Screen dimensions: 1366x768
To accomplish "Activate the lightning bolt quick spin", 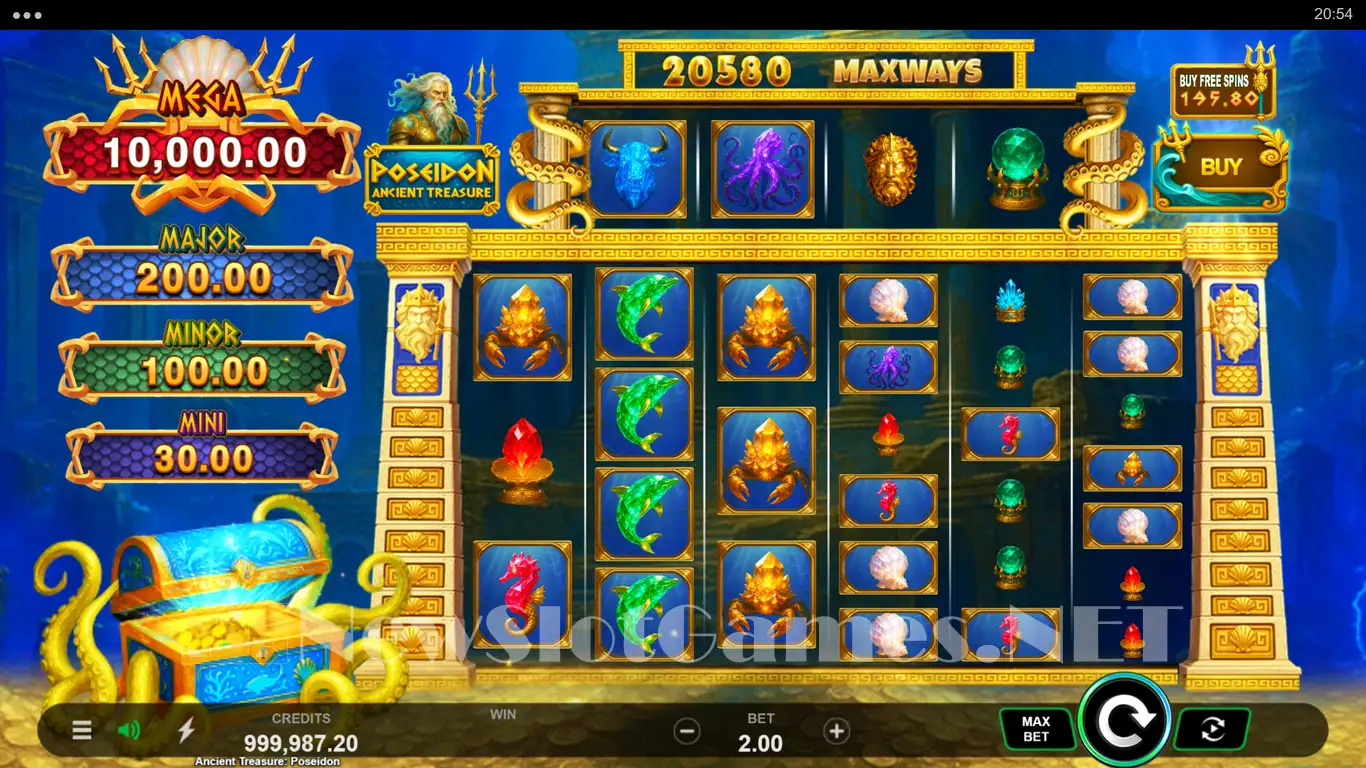I will pos(186,731).
